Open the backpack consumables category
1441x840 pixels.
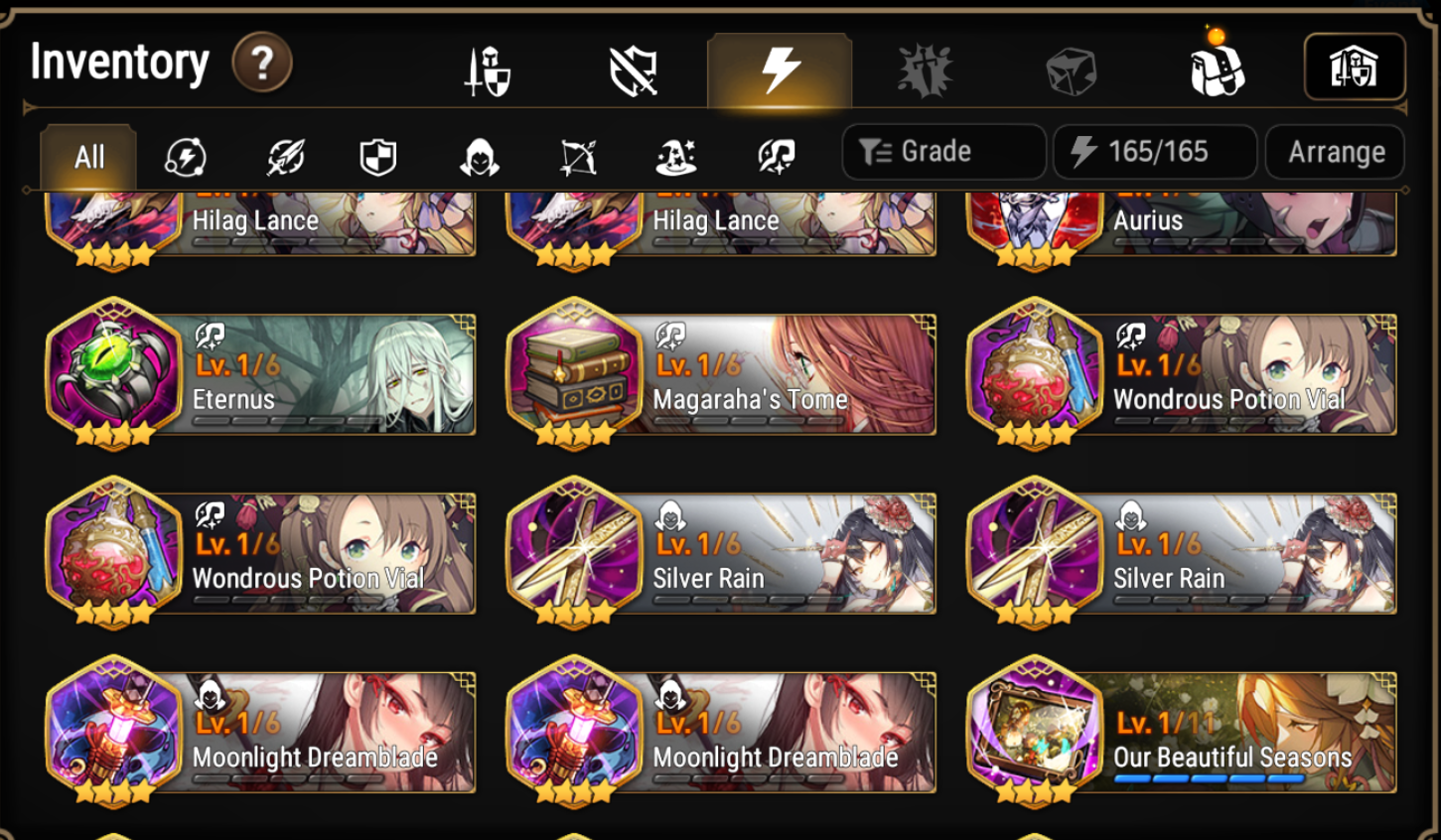(1220, 68)
